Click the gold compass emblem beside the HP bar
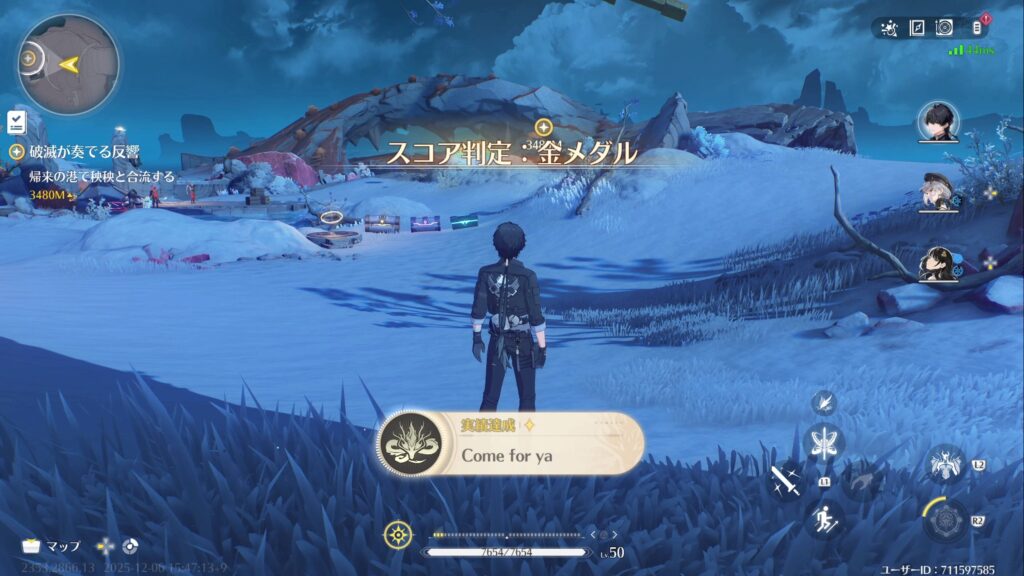 [x=398, y=535]
